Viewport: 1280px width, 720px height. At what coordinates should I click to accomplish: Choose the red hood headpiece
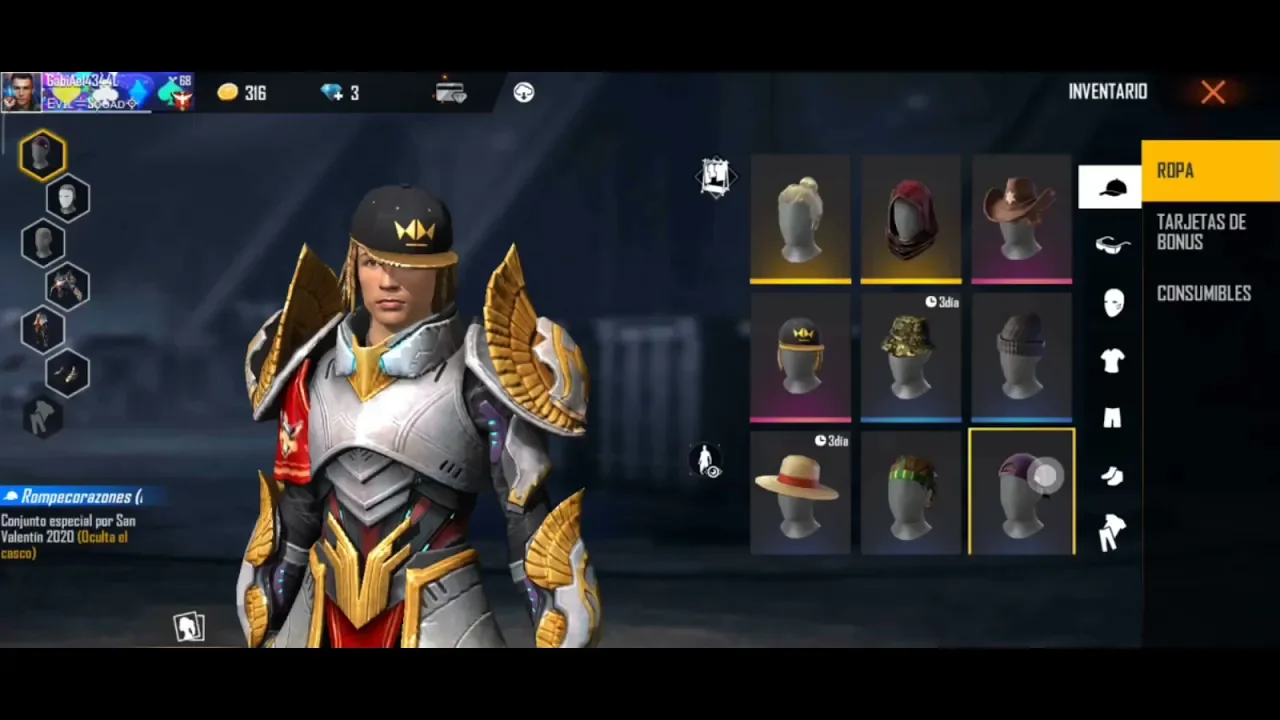pos(910,218)
